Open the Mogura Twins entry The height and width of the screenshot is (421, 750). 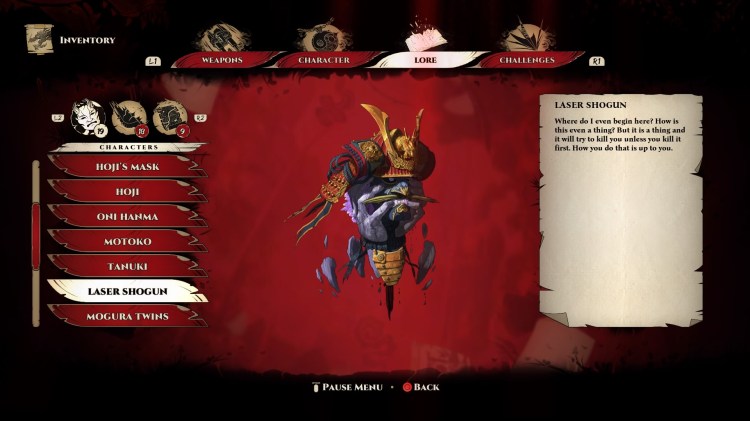point(125,315)
